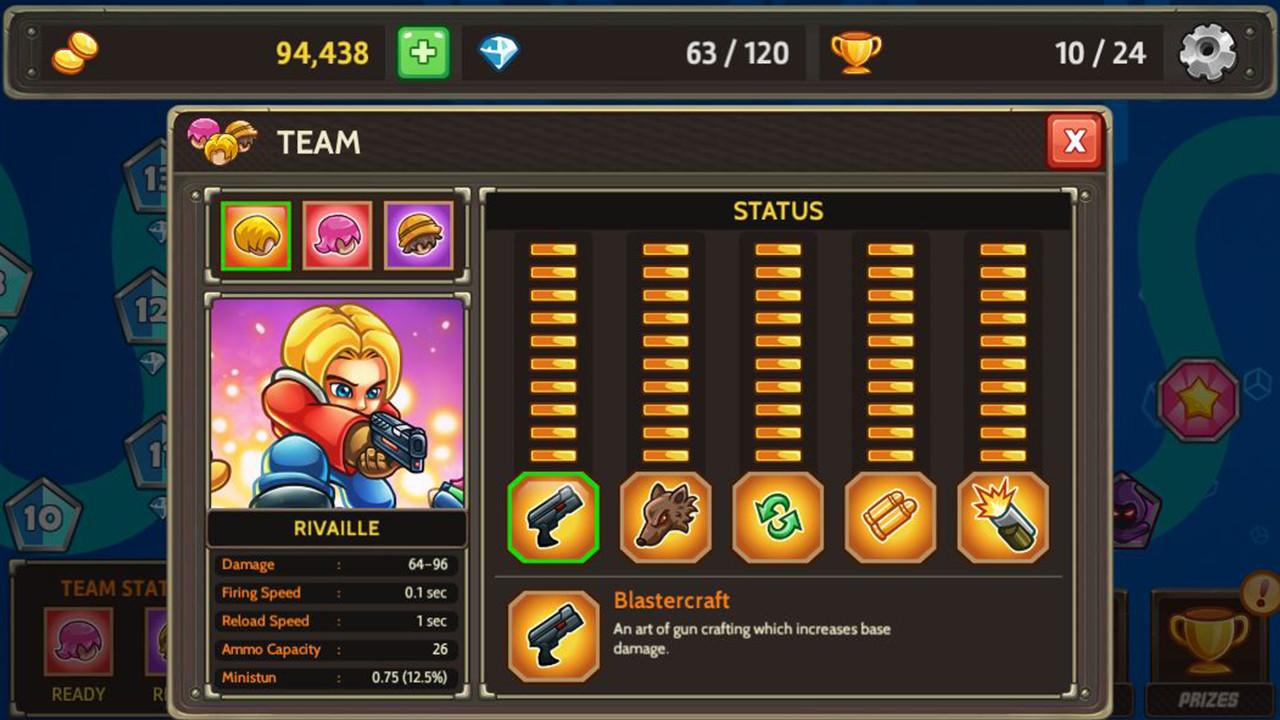Select the green reload speed skill icon
Image resolution: width=1280 pixels, height=720 pixels.
(x=778, y=520)
